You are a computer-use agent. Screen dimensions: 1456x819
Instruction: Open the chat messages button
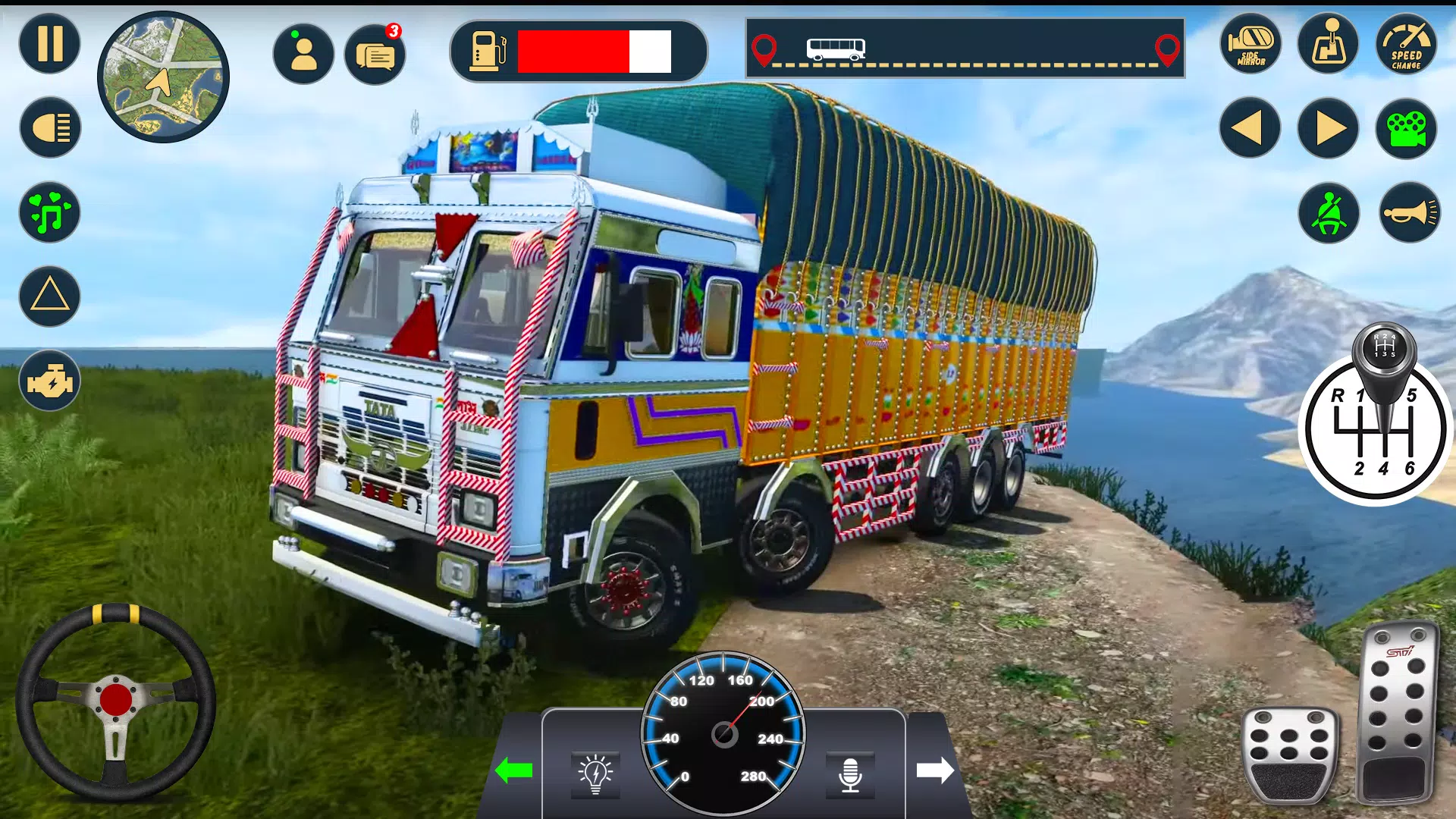[x=375, y=55]
